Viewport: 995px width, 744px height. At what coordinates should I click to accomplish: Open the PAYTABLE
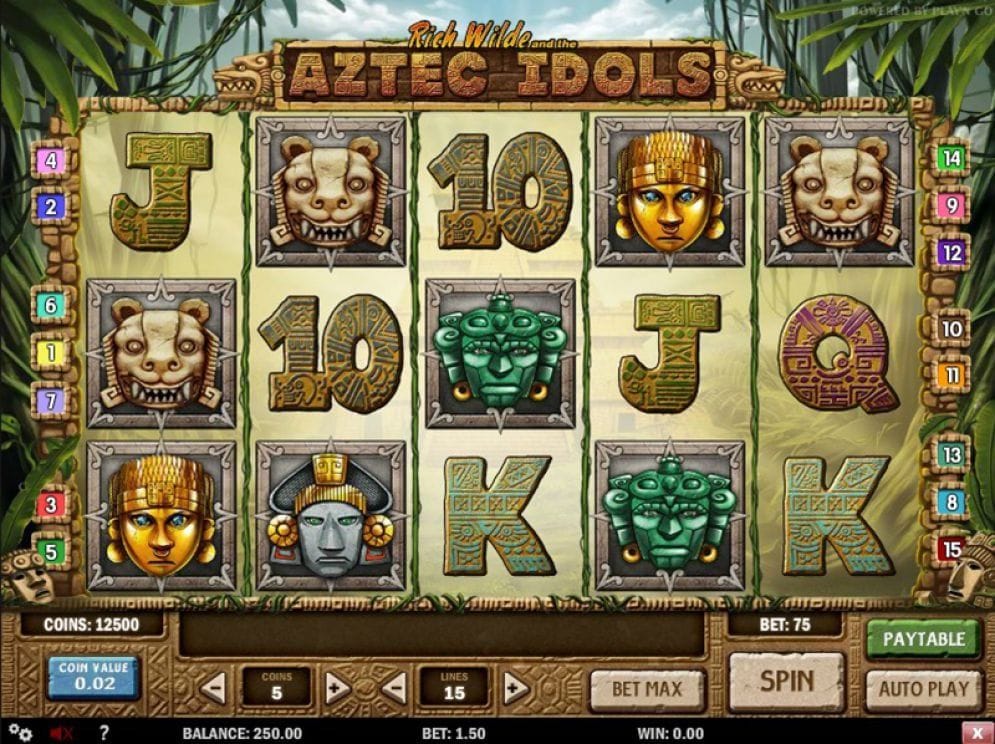(x=923, y=639)
